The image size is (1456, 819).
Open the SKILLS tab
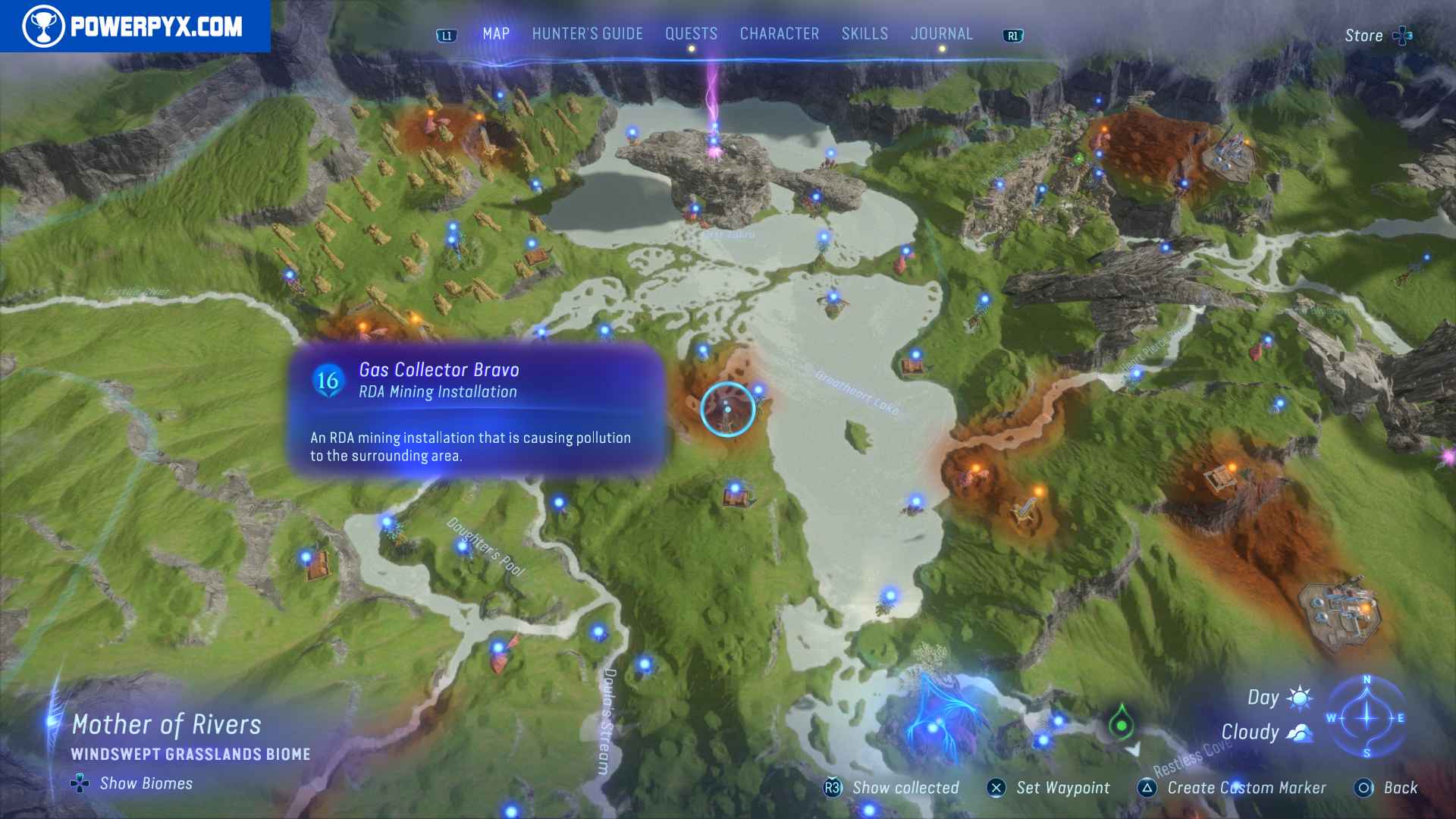pyautogui.click(x=864, y=33)
